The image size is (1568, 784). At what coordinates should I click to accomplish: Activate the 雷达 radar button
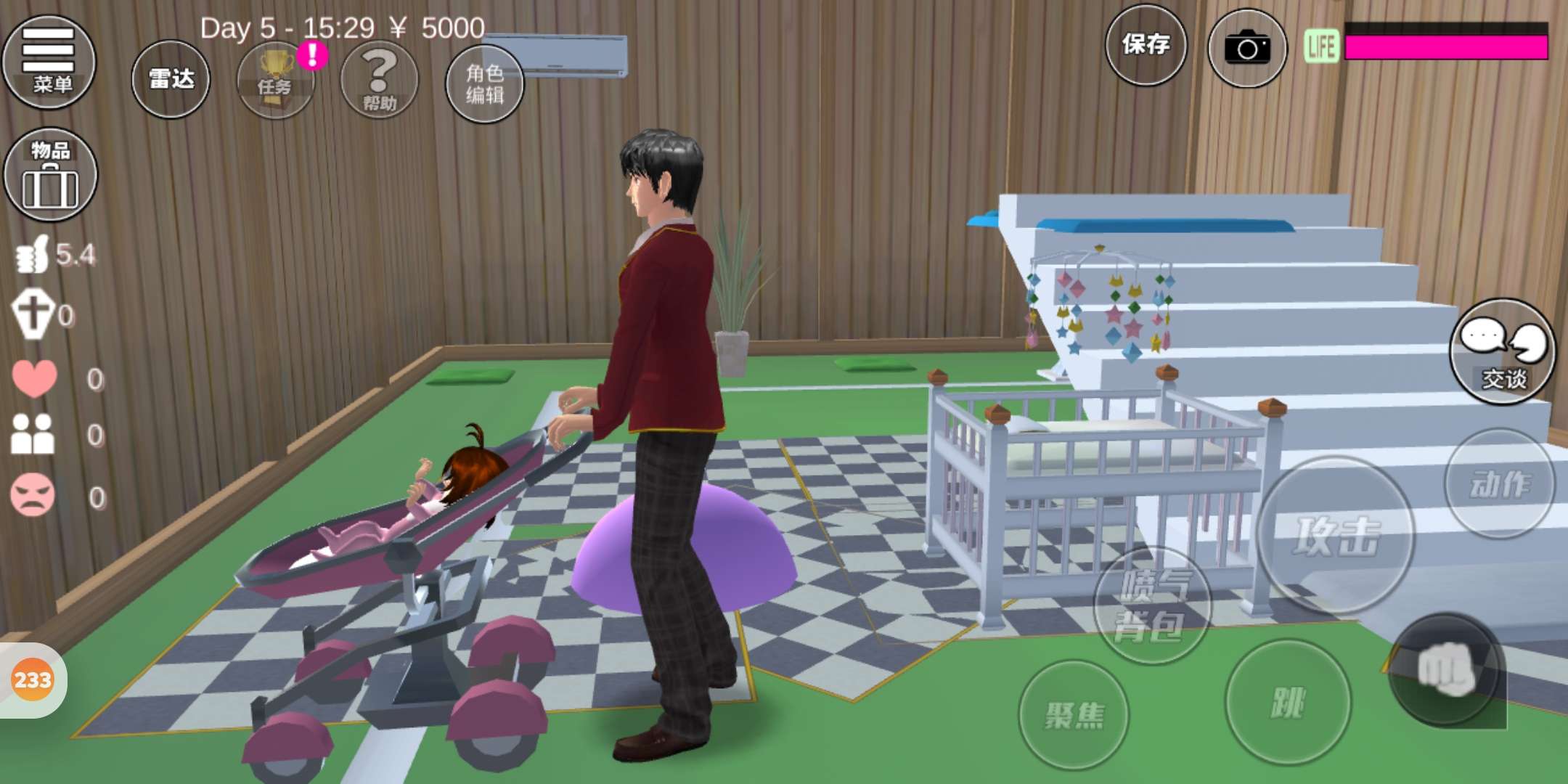(x=171, y=79)
